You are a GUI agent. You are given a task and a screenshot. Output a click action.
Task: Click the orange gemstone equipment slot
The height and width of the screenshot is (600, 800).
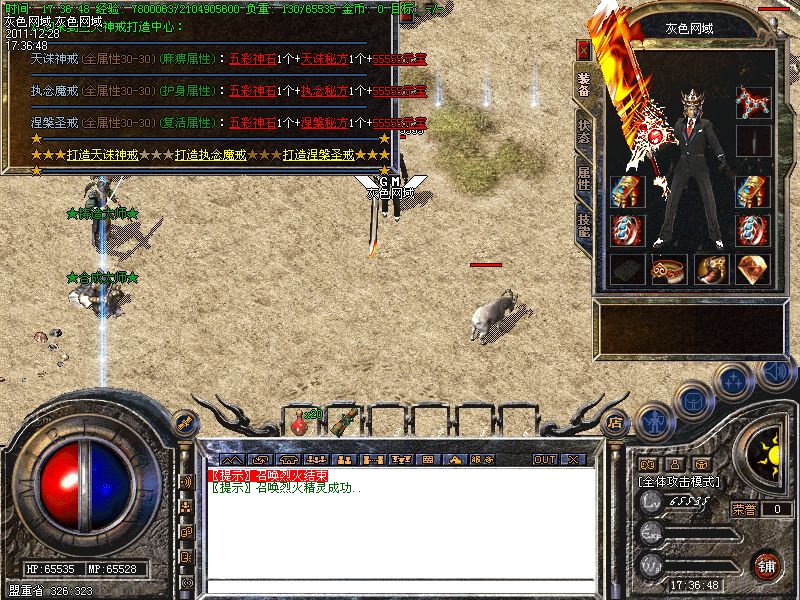click(x=753, y=268)
